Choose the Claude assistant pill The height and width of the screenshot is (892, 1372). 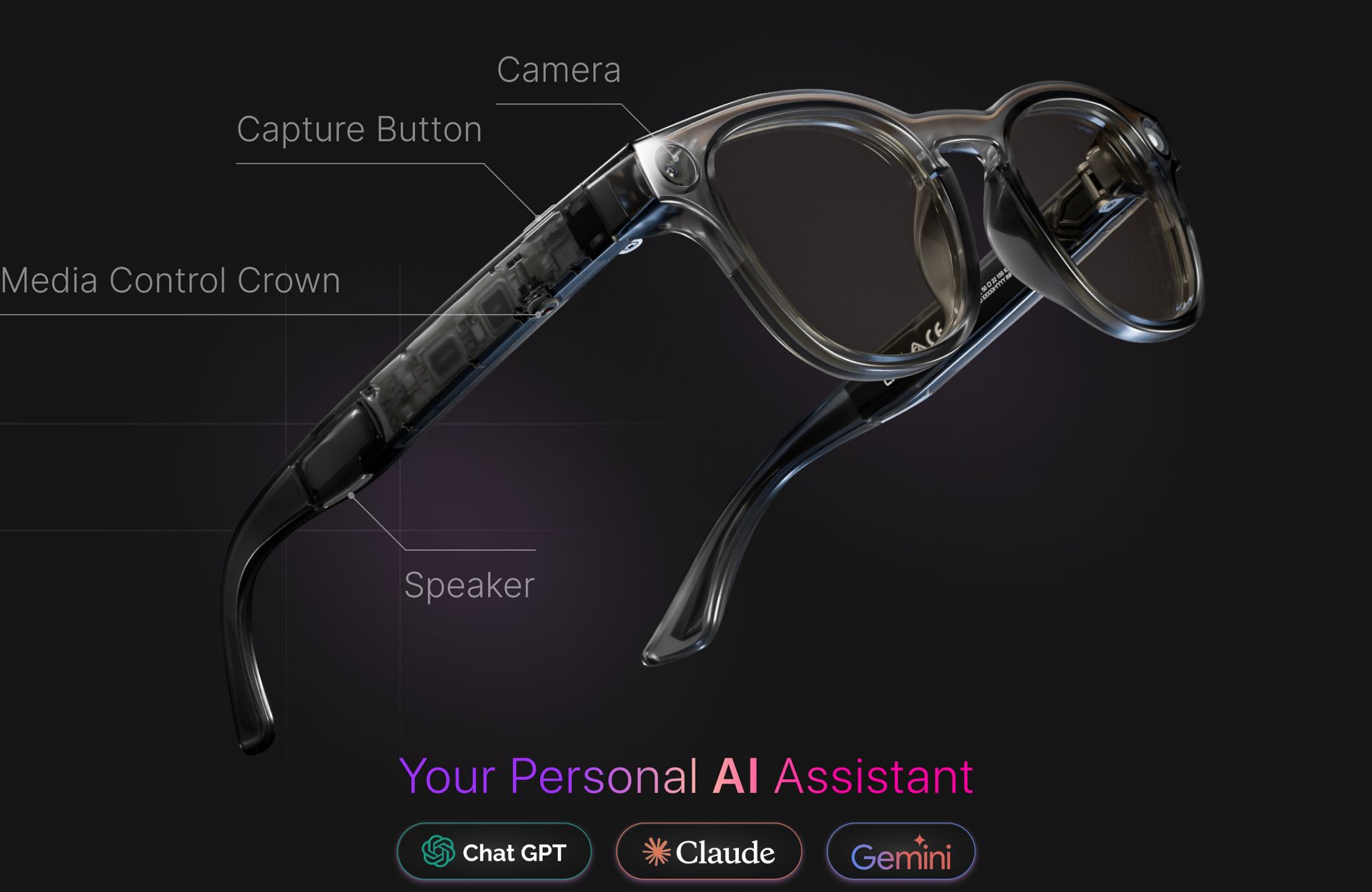tap(708, 851)
